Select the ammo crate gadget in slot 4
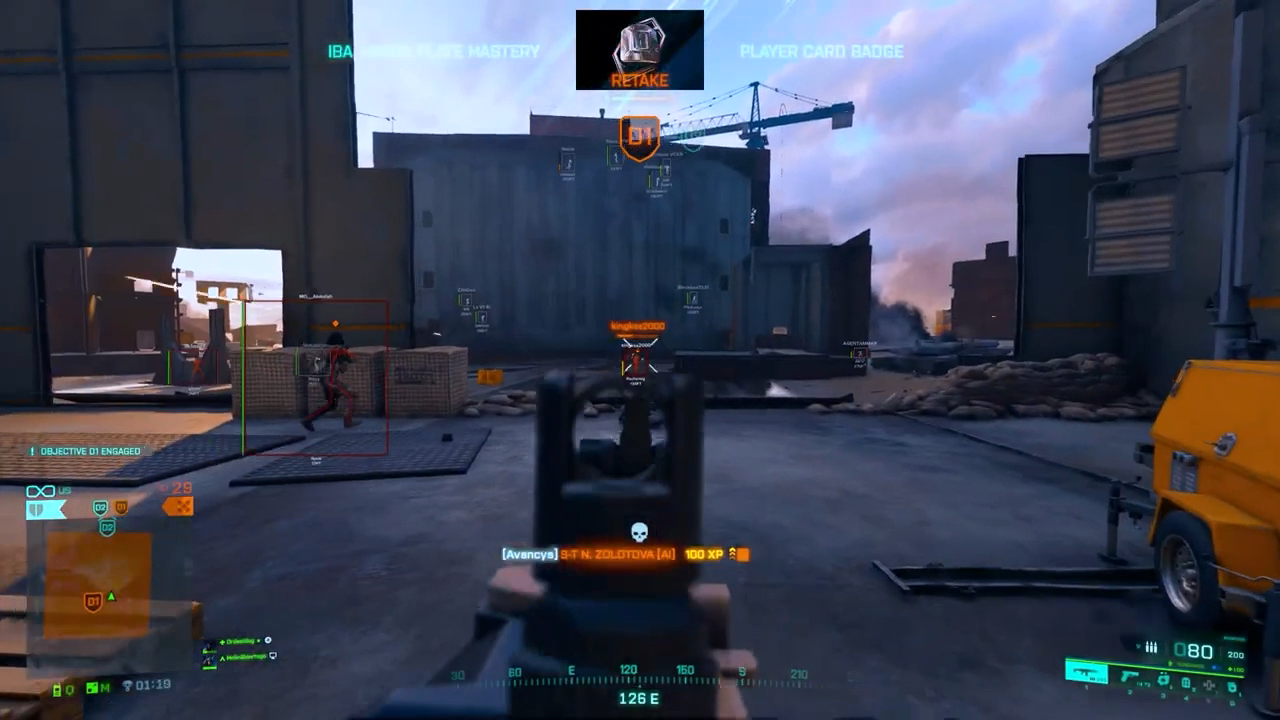Viewport: 1280px width, 720px height. click(1186, 682)
